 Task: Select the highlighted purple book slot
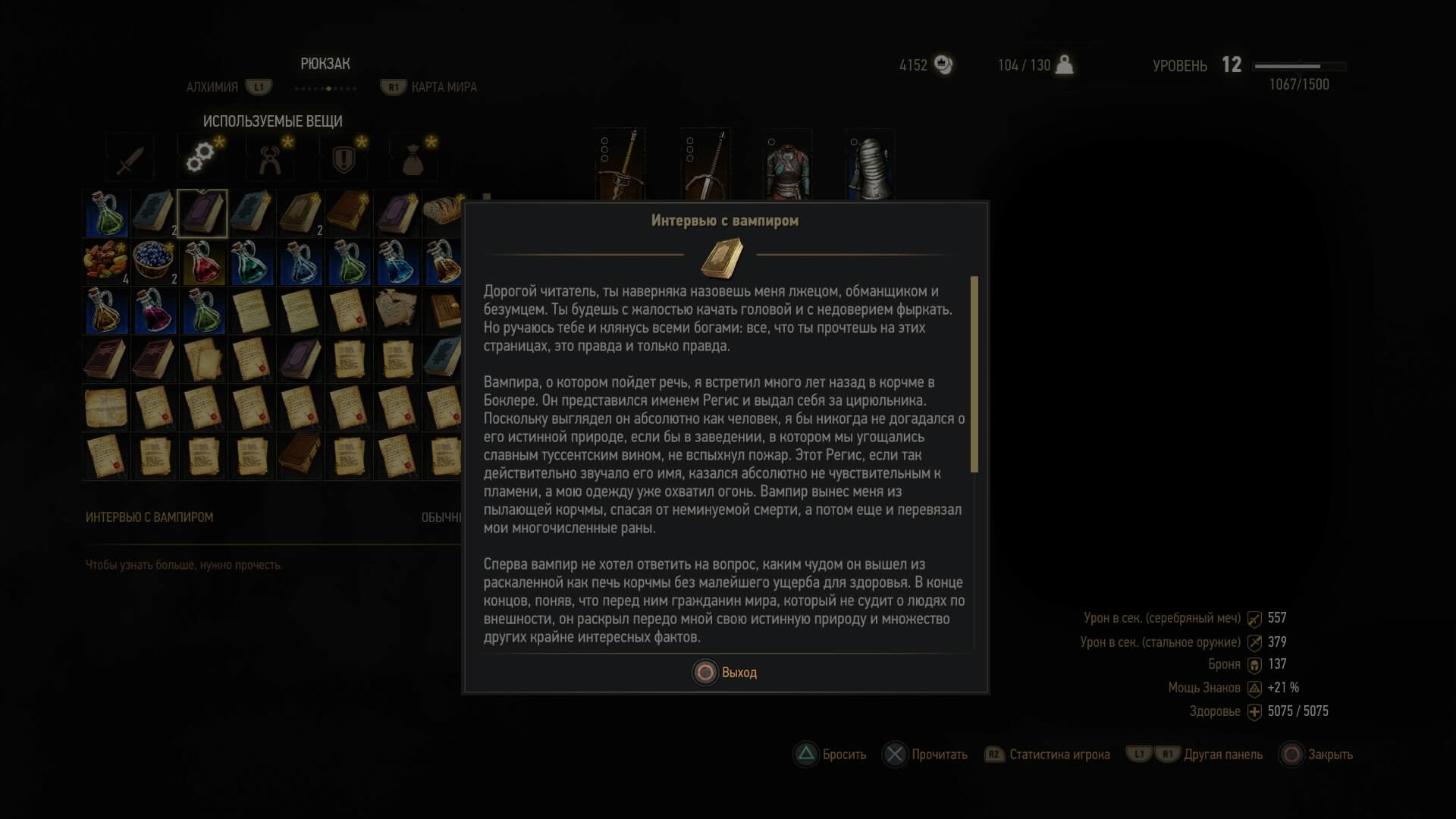[x=202, y=213]
